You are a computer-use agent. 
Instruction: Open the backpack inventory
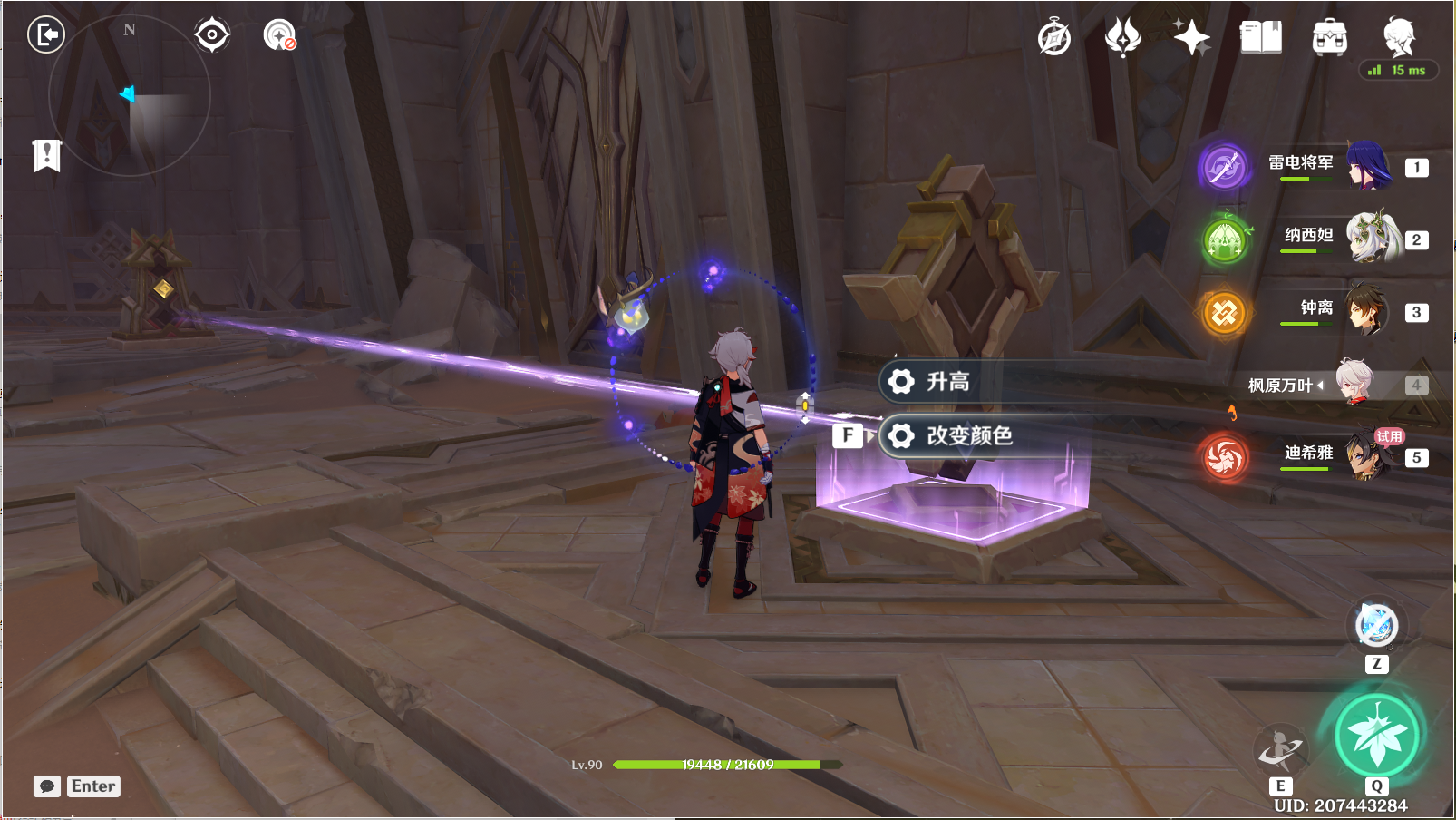(1329, 38)
